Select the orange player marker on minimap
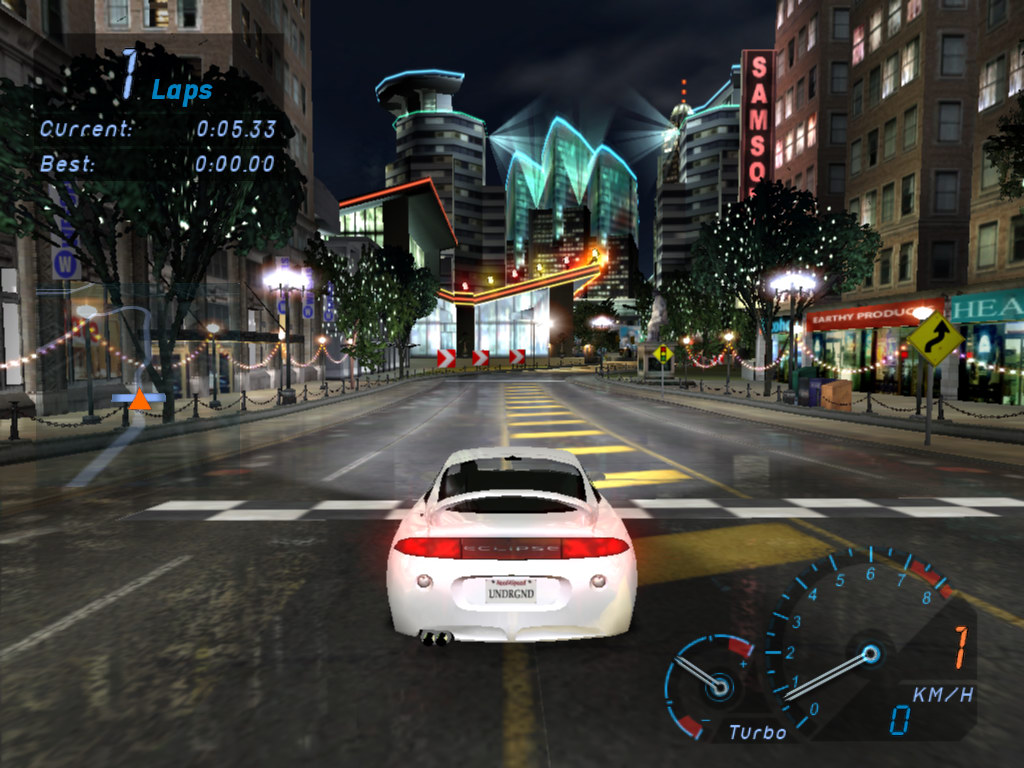The height and width of the screenshot is (768, 1024). tap(140, 400)
